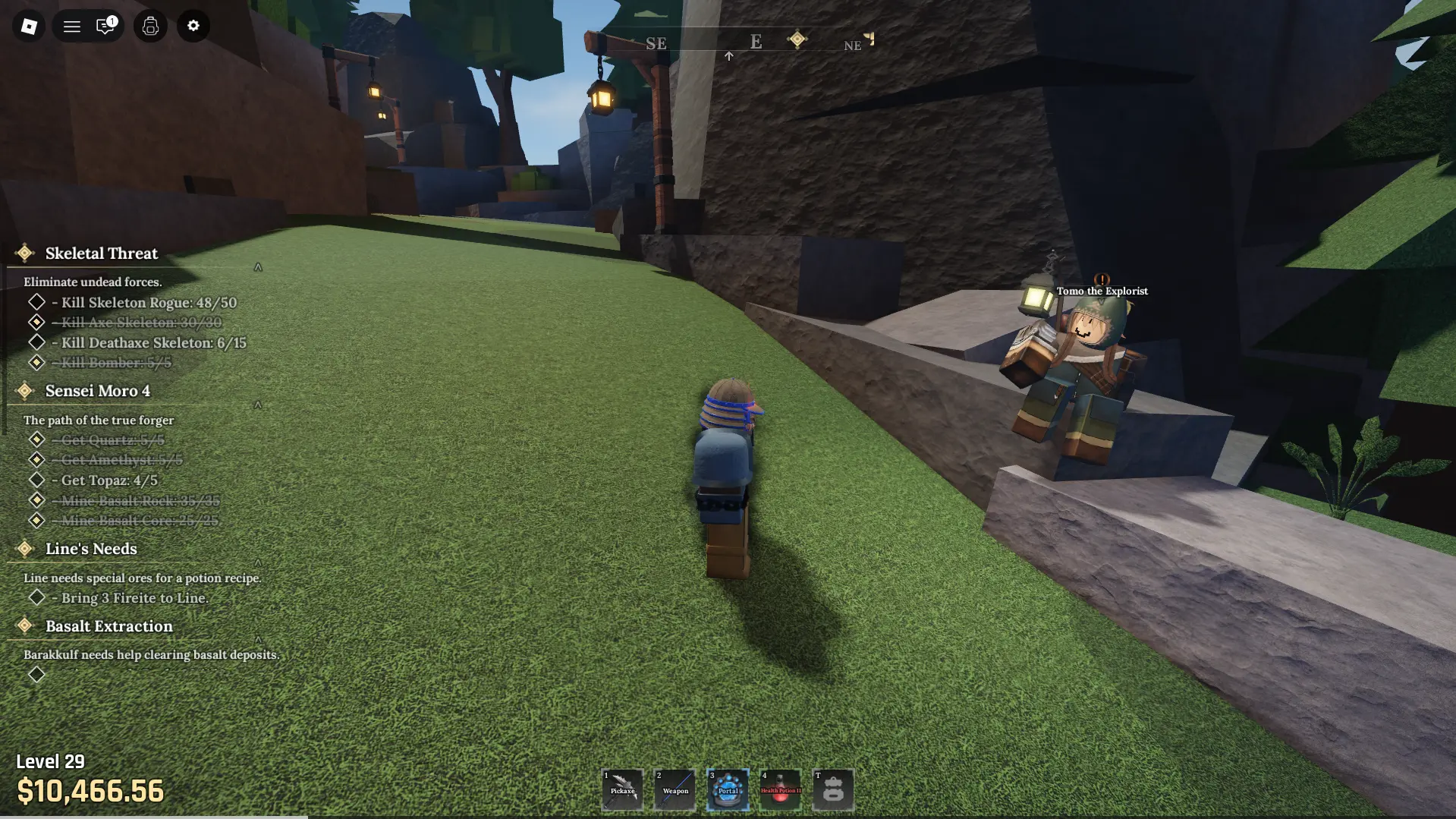This screenshot has height=819, width=1456.
Task: Select the Pickaxe in hotbar slot 1
Action: (x=623, y=789)
